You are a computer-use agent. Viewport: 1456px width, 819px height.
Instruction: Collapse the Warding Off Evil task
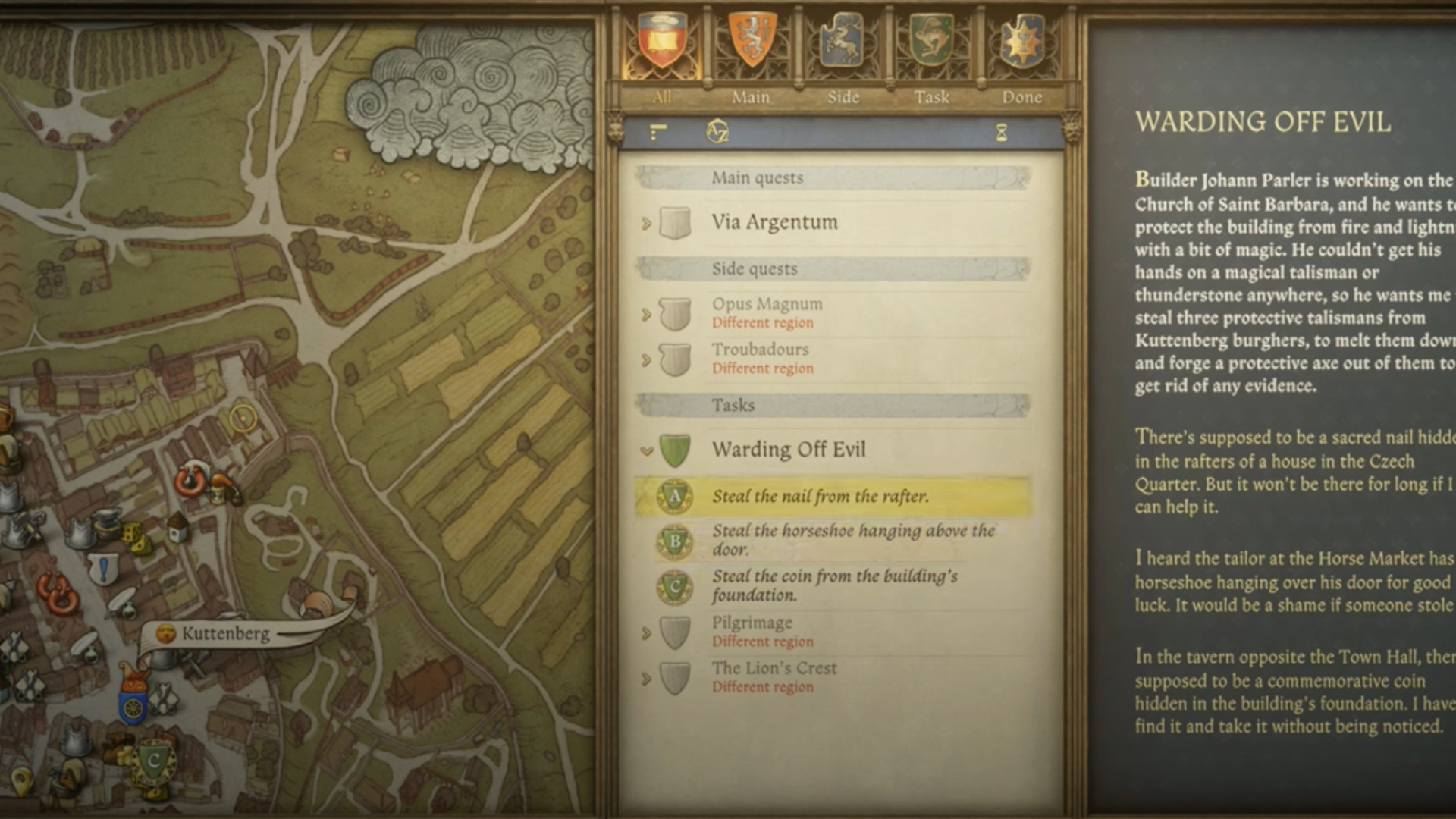(x=646, y=450)
